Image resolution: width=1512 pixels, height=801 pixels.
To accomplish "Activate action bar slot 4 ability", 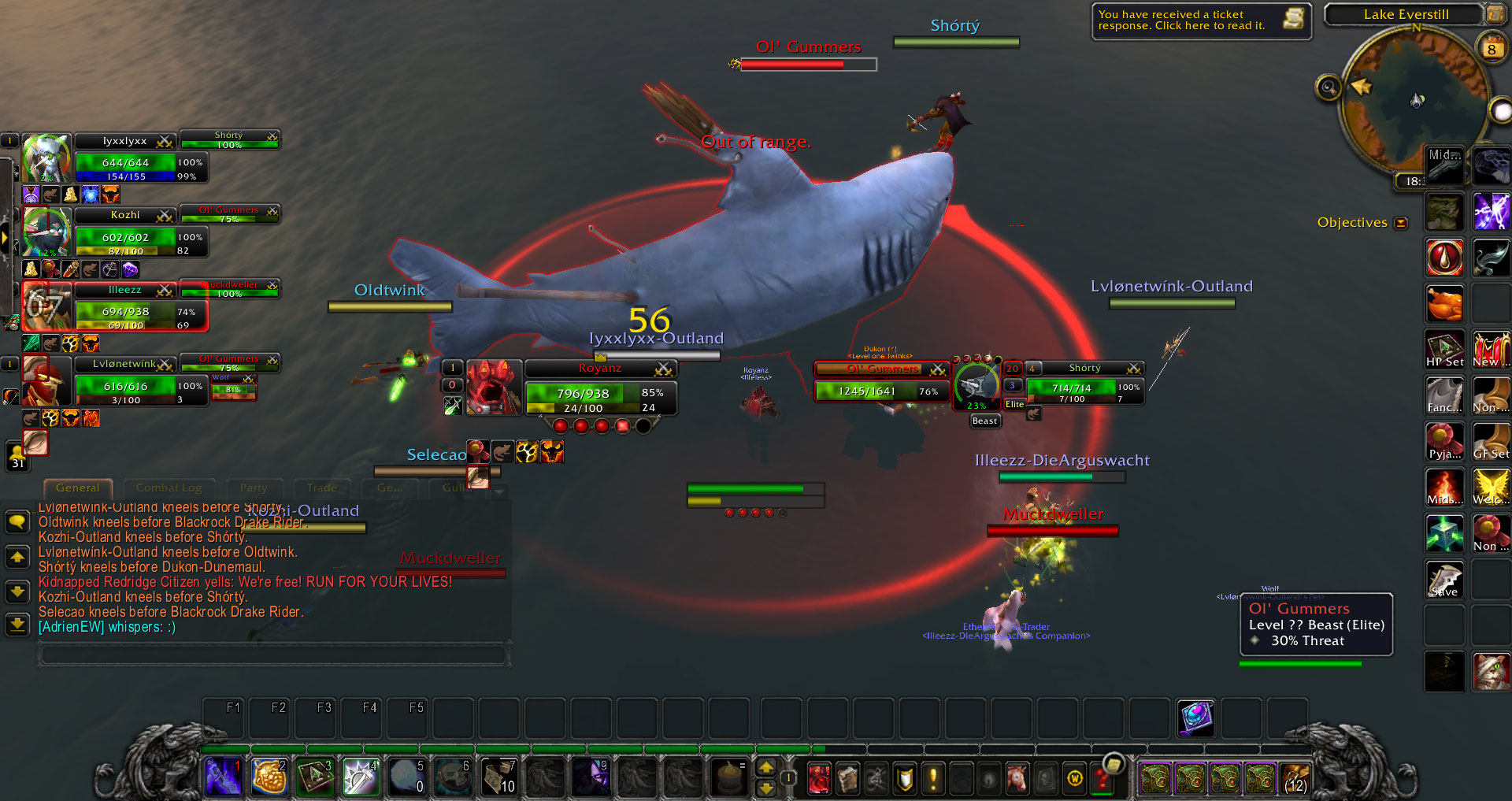I will [x=361, y=777].
